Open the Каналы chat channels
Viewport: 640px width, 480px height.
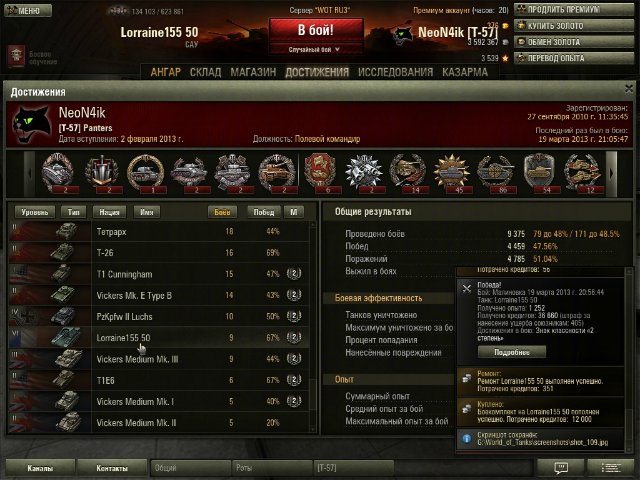41,467
